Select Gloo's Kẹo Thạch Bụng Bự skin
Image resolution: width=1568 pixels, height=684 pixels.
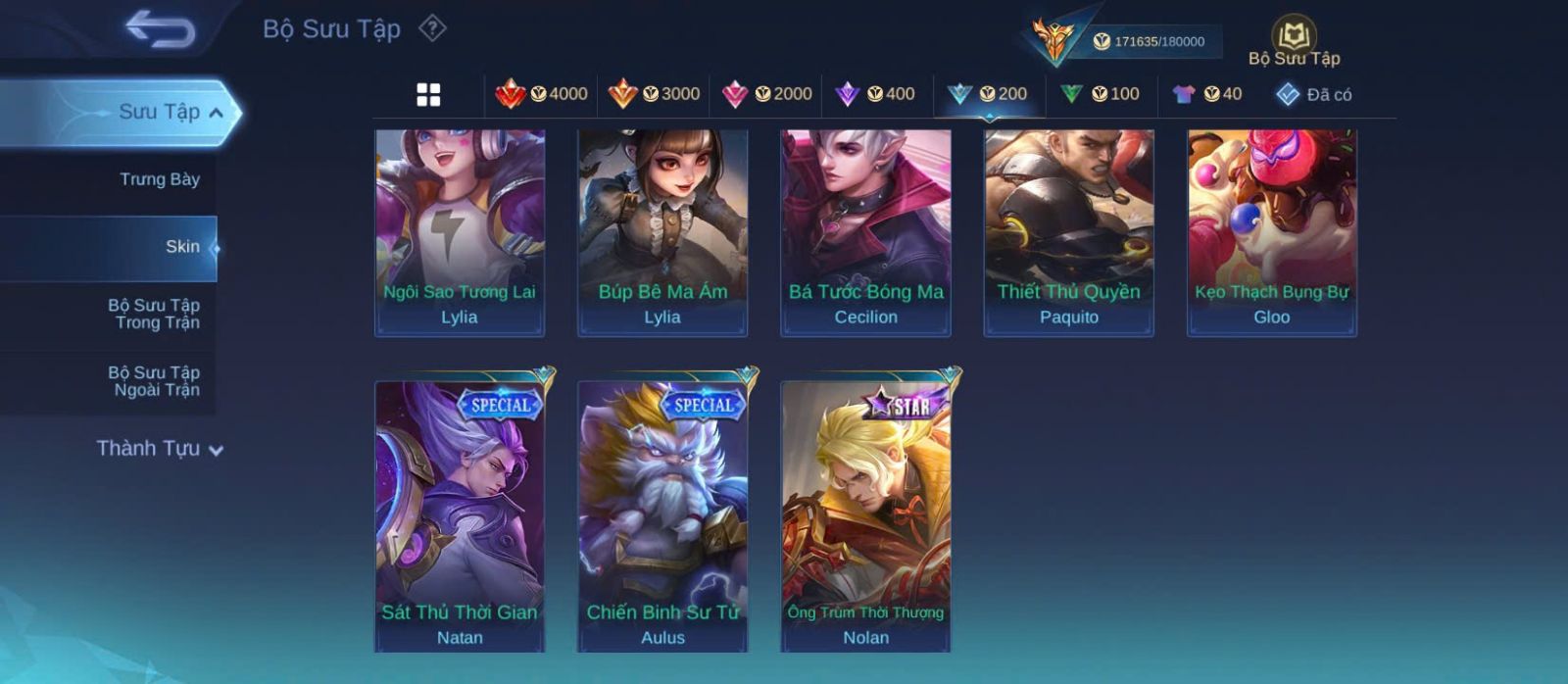(x=1272, y=232)
